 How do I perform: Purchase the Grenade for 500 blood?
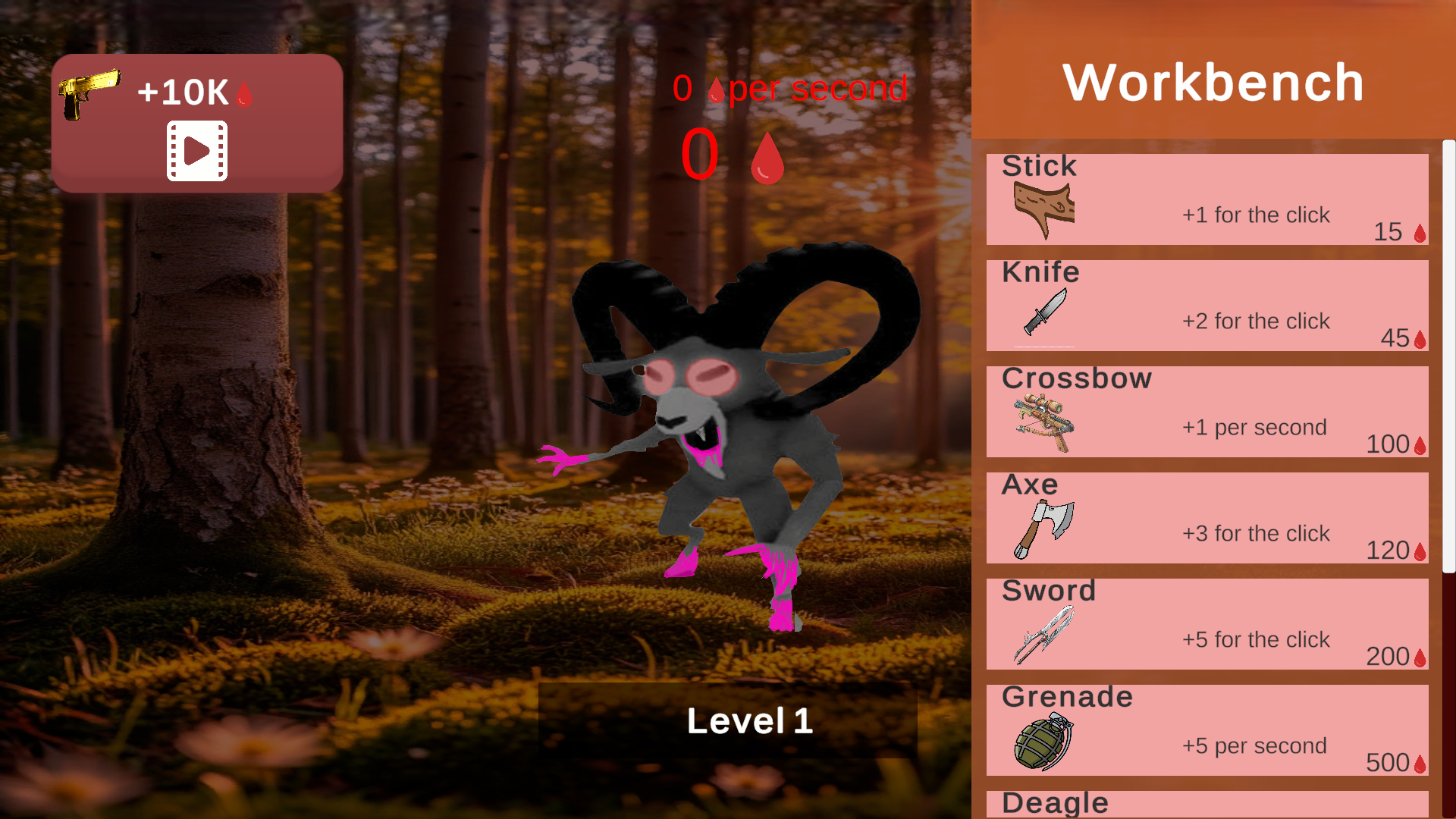pyautogui.click(x=1206, y=730)
